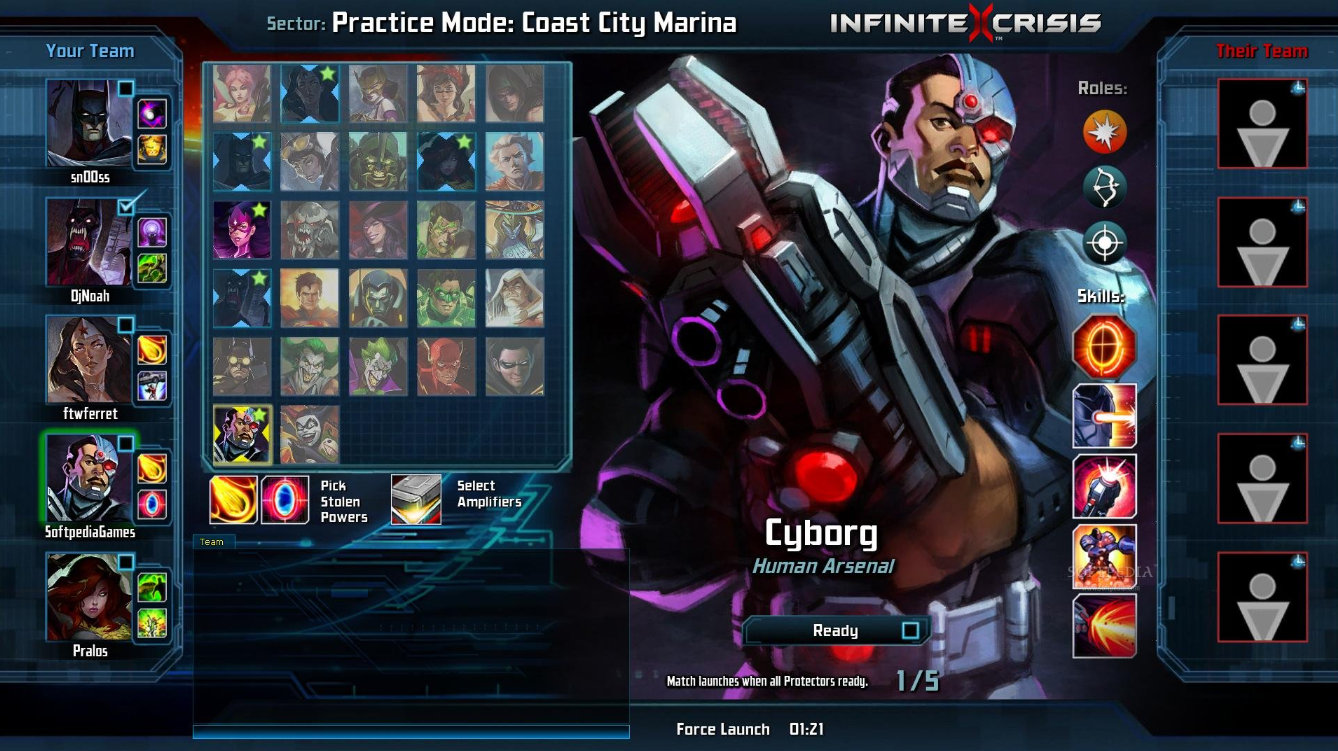
Task: Select the crosshair targeting Role icon
Action: click(x=1104, y=242)
